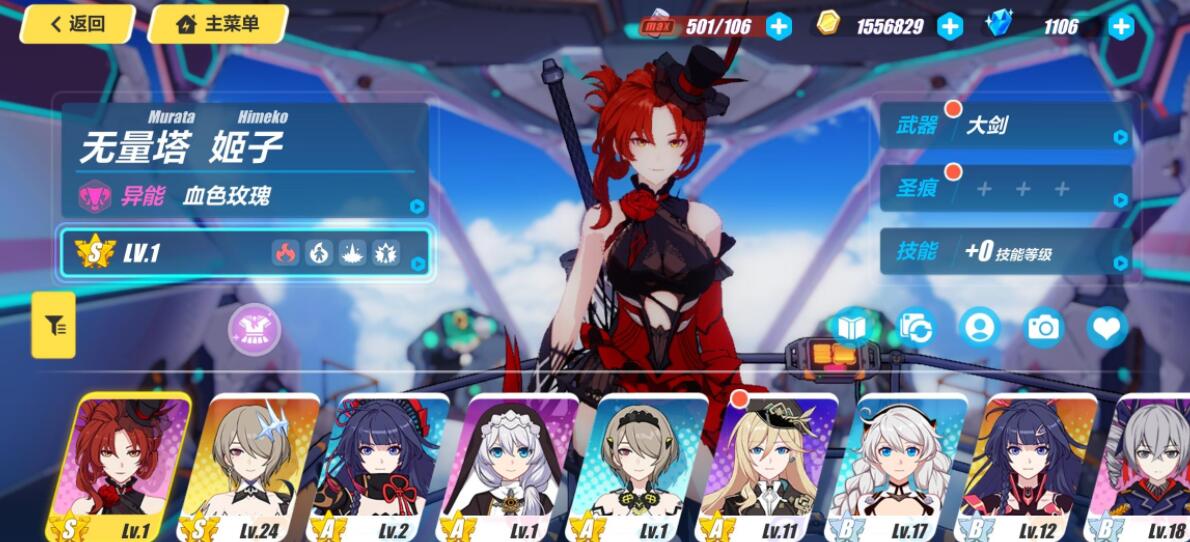Open the 血色玫瑰 character details panel

[245, 196]
